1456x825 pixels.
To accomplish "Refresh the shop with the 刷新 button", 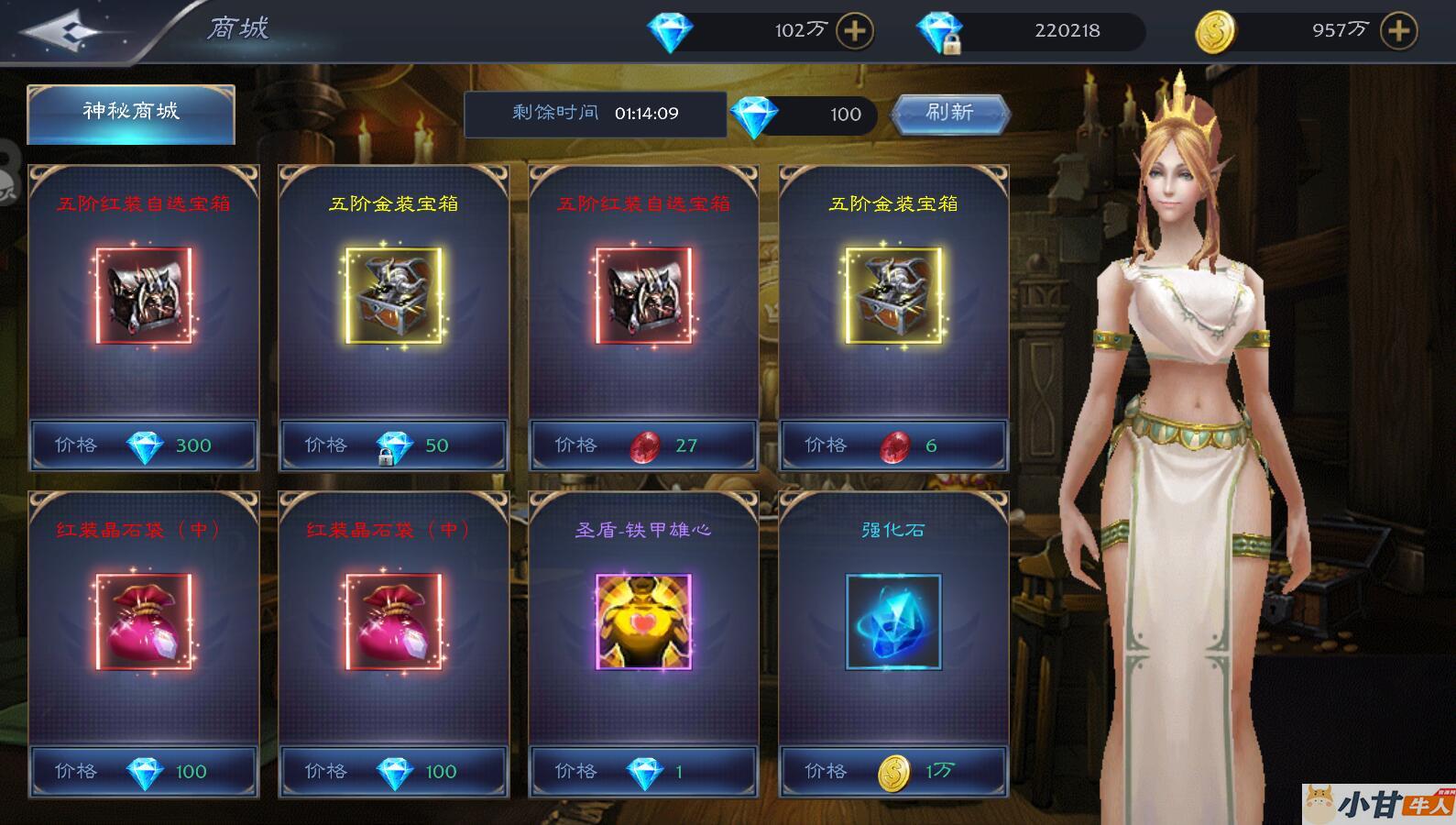I will (950, 113).
